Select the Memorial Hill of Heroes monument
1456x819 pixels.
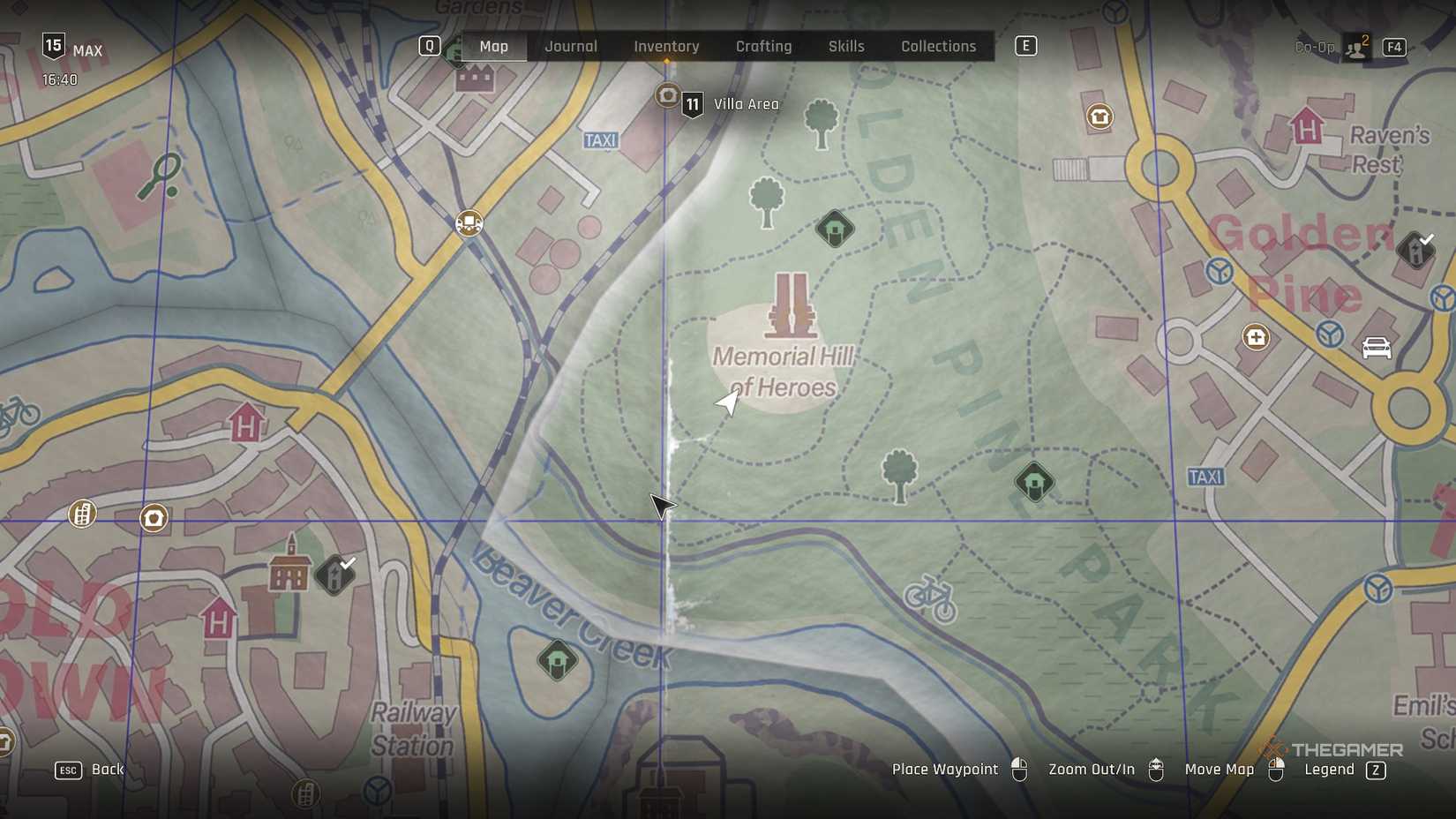pos(791,305)
